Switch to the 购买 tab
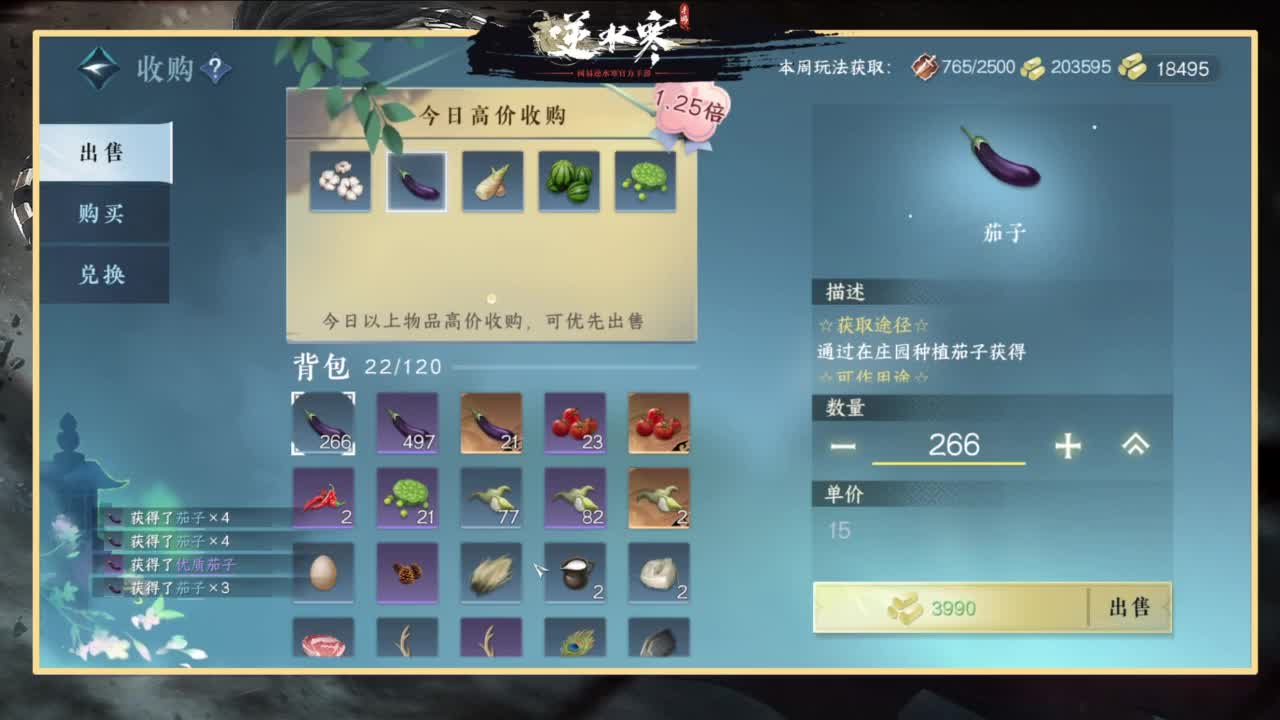Viewport: 1280px width, 720px height. [x=105, y=216]
